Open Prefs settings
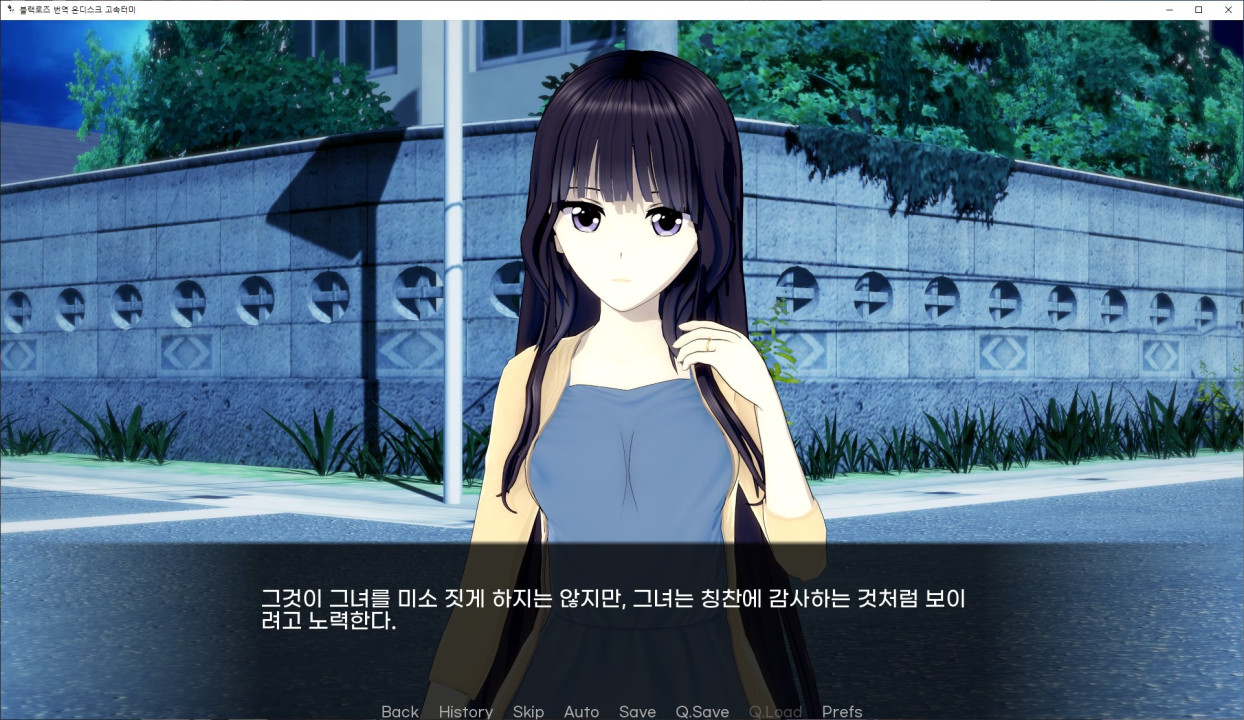The height and width of the screenshot is (720, 1244). click(x=842, y=711)
